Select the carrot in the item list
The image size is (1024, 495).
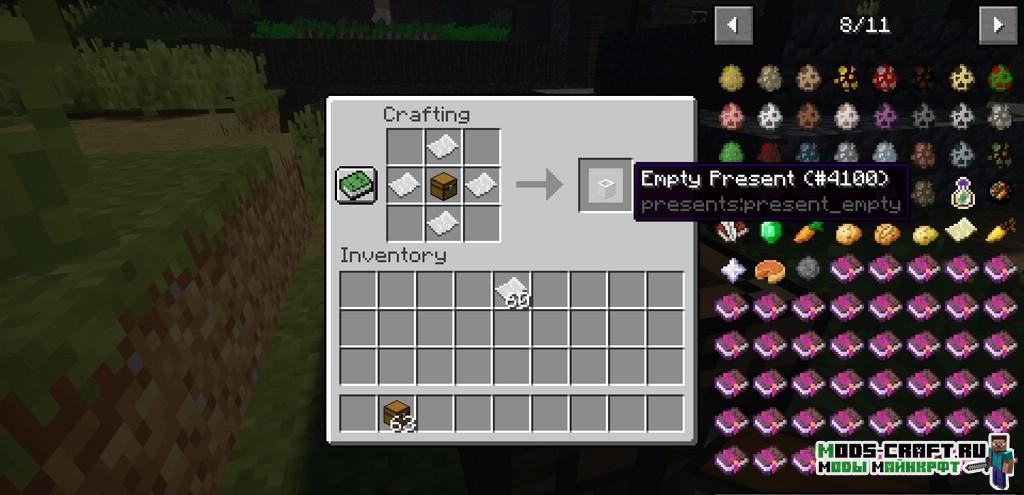coord(808,232)
